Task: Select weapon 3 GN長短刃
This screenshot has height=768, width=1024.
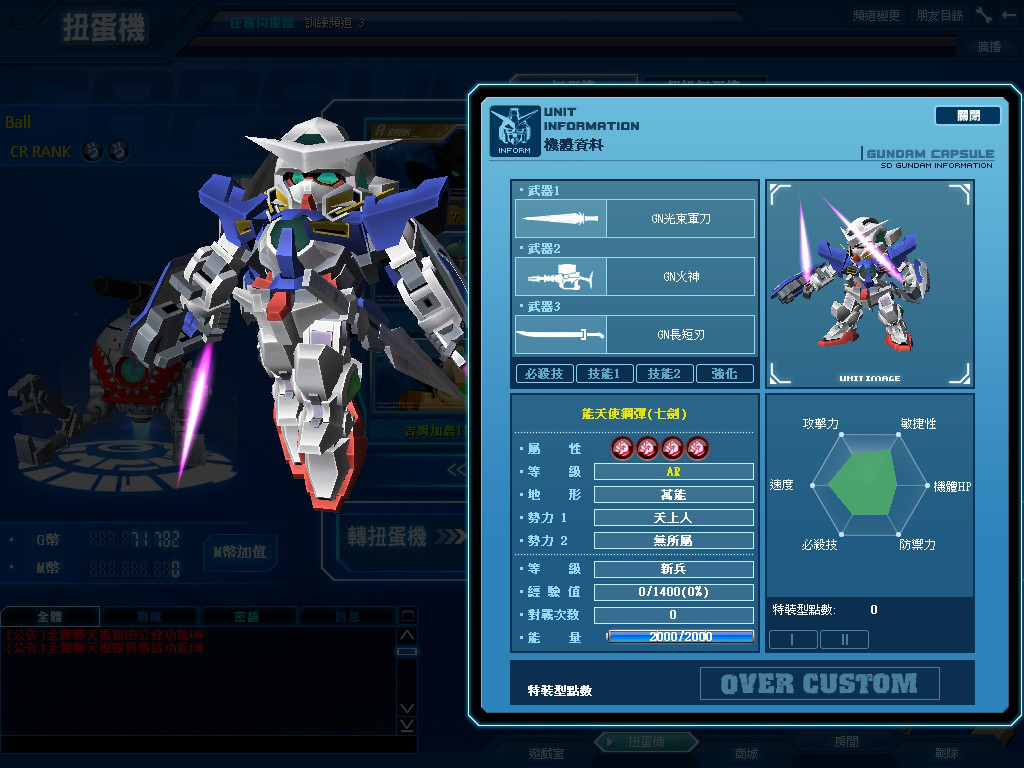Action: (635, 334)
